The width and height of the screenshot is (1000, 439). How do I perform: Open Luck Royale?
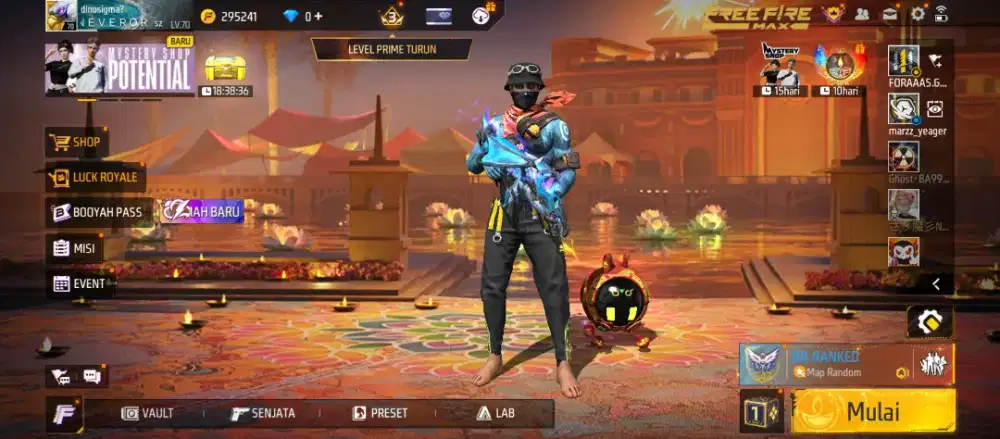(x=96, y=178)
